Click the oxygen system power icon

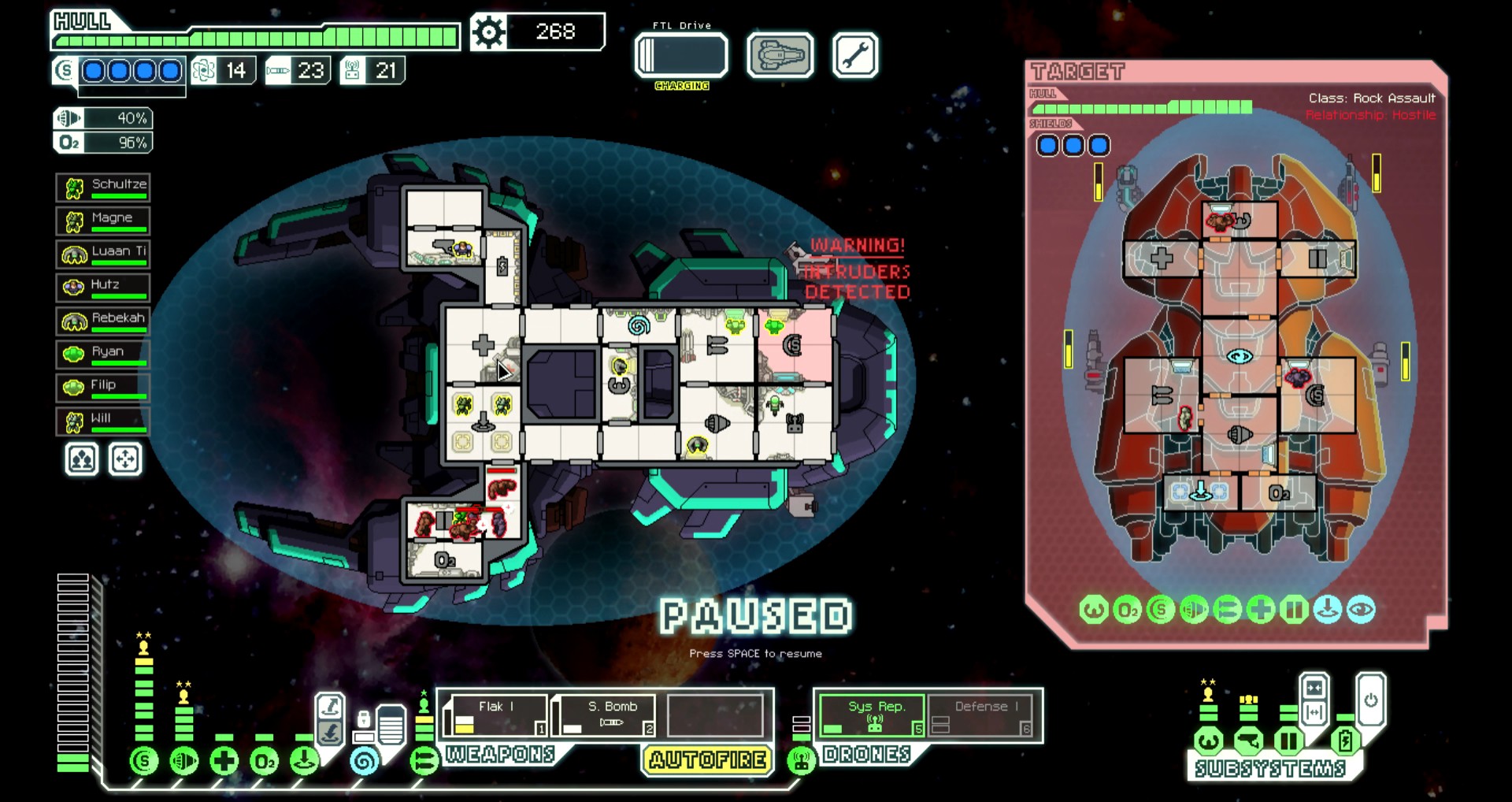tap(265, 761)
